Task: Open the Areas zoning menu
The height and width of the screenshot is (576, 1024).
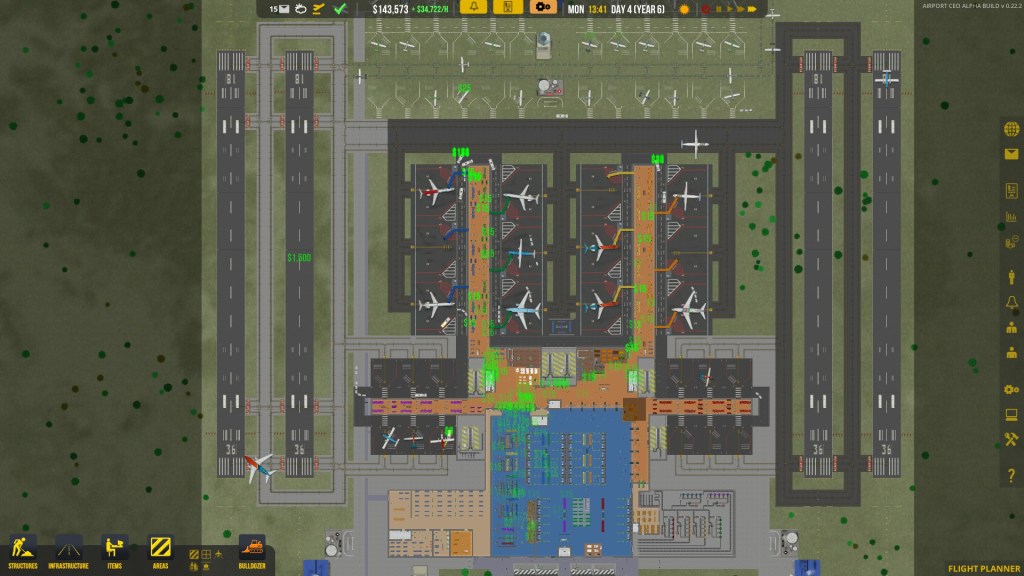Action: pyautogui.click(x=160, y=551)
